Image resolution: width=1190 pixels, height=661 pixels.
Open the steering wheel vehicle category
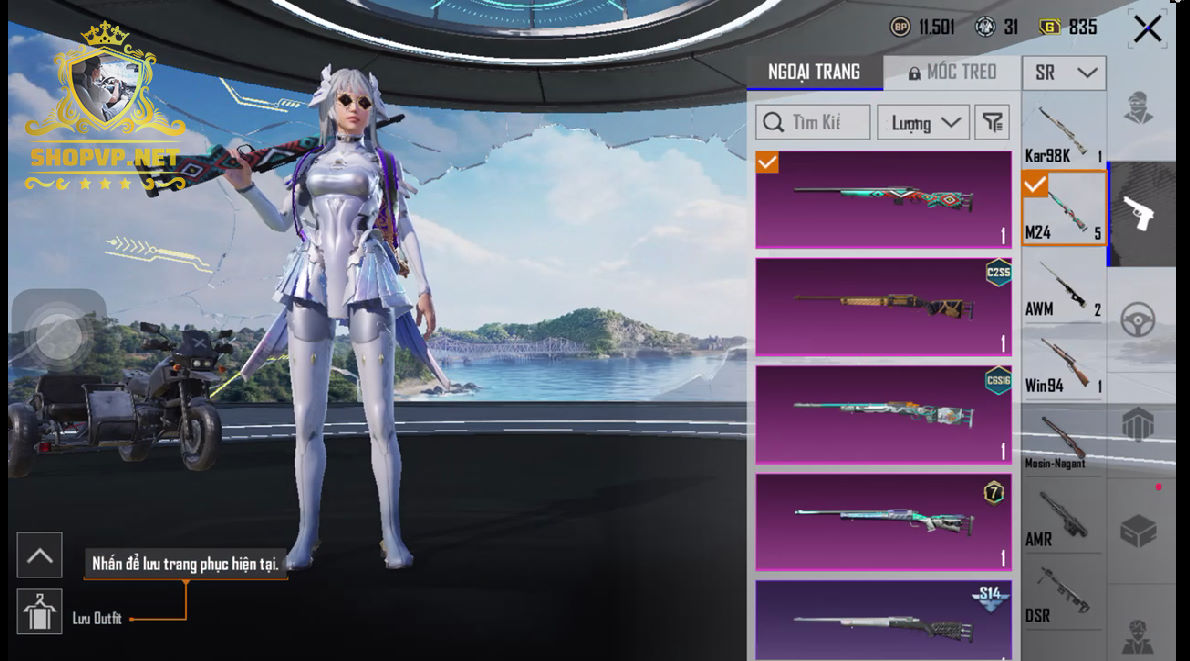pos(1138,320)
